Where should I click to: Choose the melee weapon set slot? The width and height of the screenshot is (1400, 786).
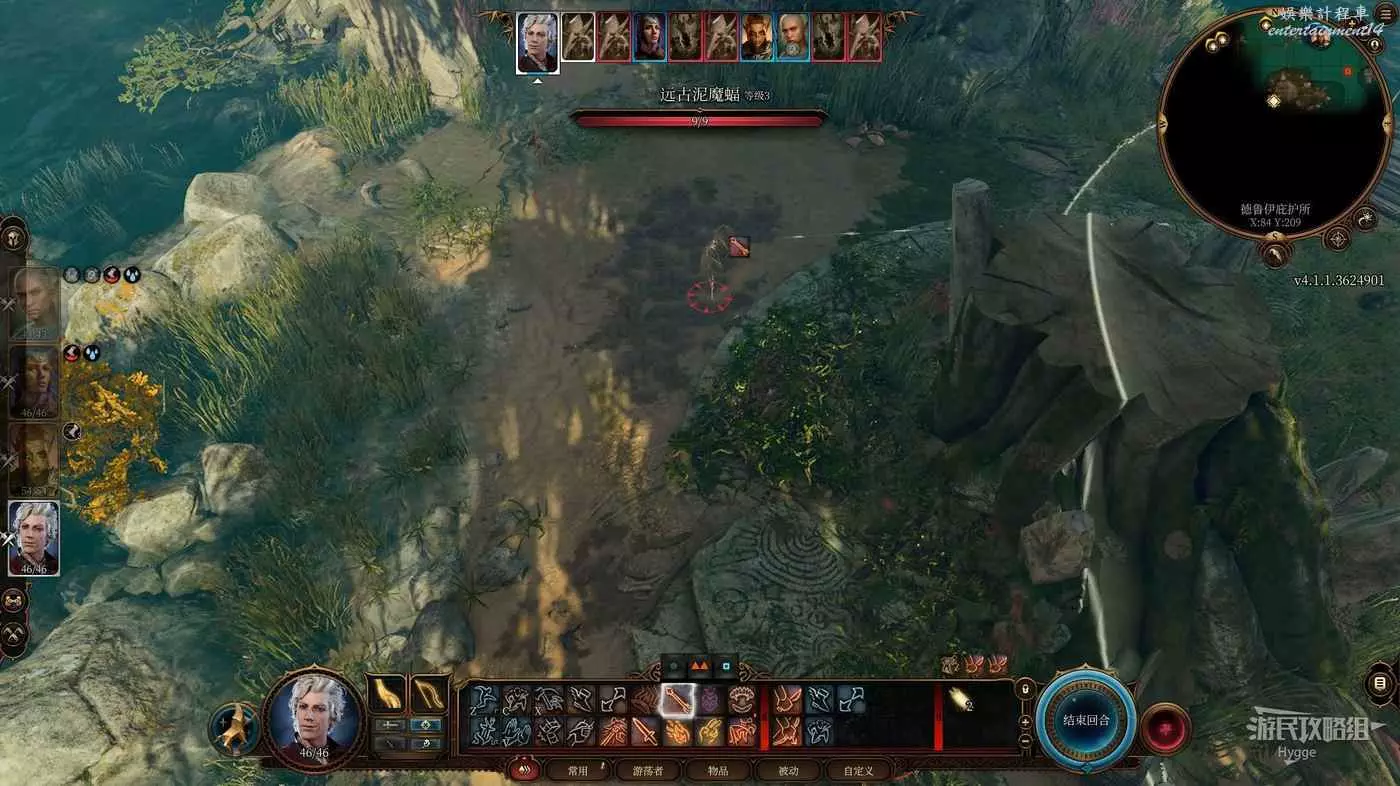[386, 694]
